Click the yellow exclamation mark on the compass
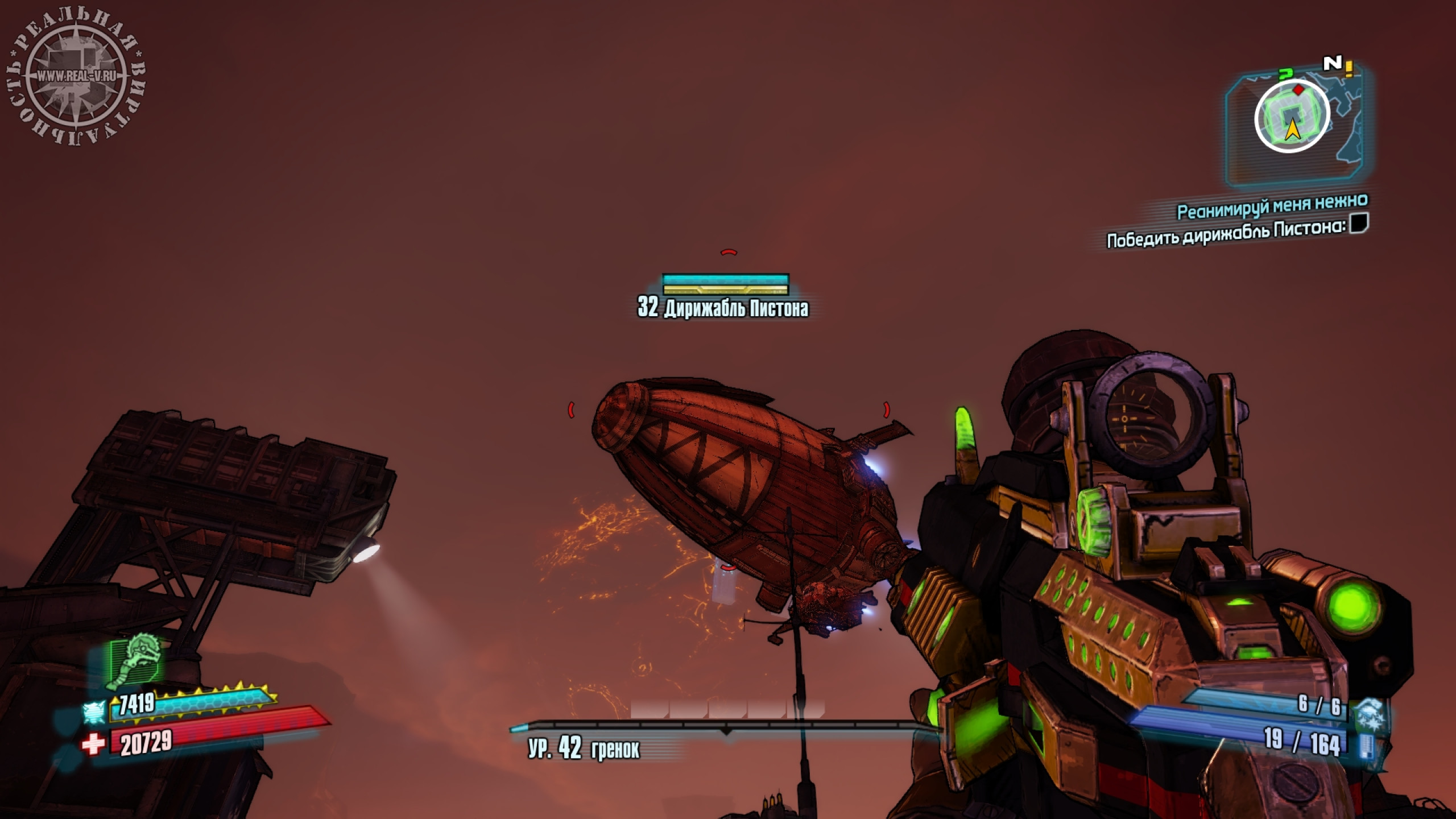The image size is (1456, 819). 1349,69
